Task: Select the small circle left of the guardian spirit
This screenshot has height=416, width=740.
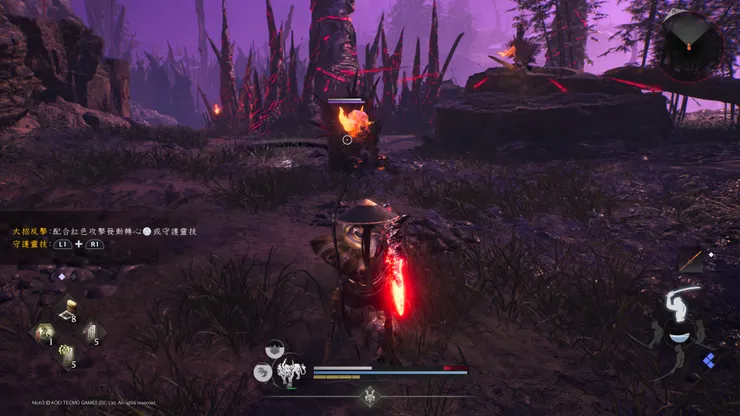Action: (x=261, y=372)
